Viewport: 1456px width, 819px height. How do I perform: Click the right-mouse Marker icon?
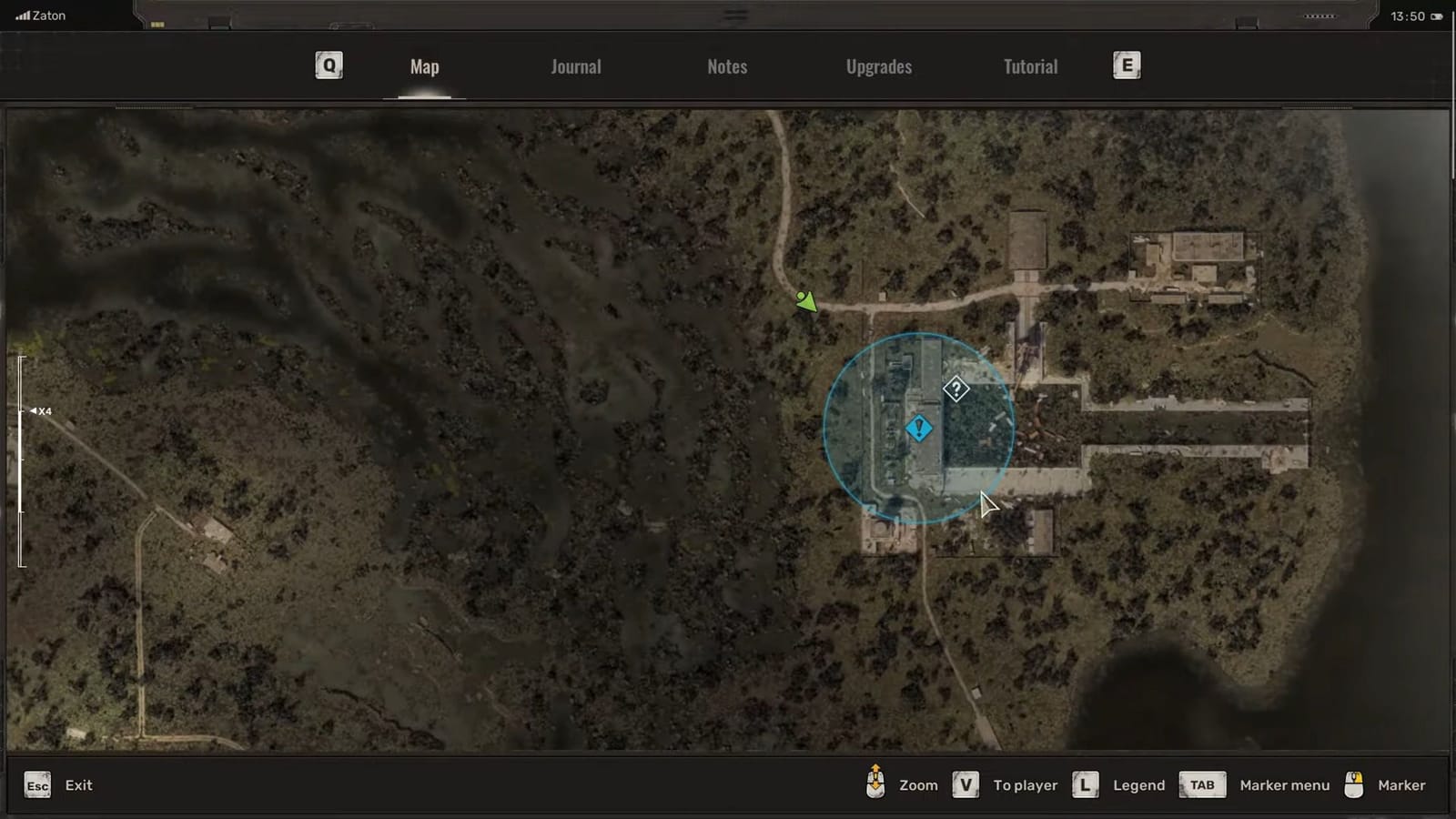click(x=1356, y=784)
